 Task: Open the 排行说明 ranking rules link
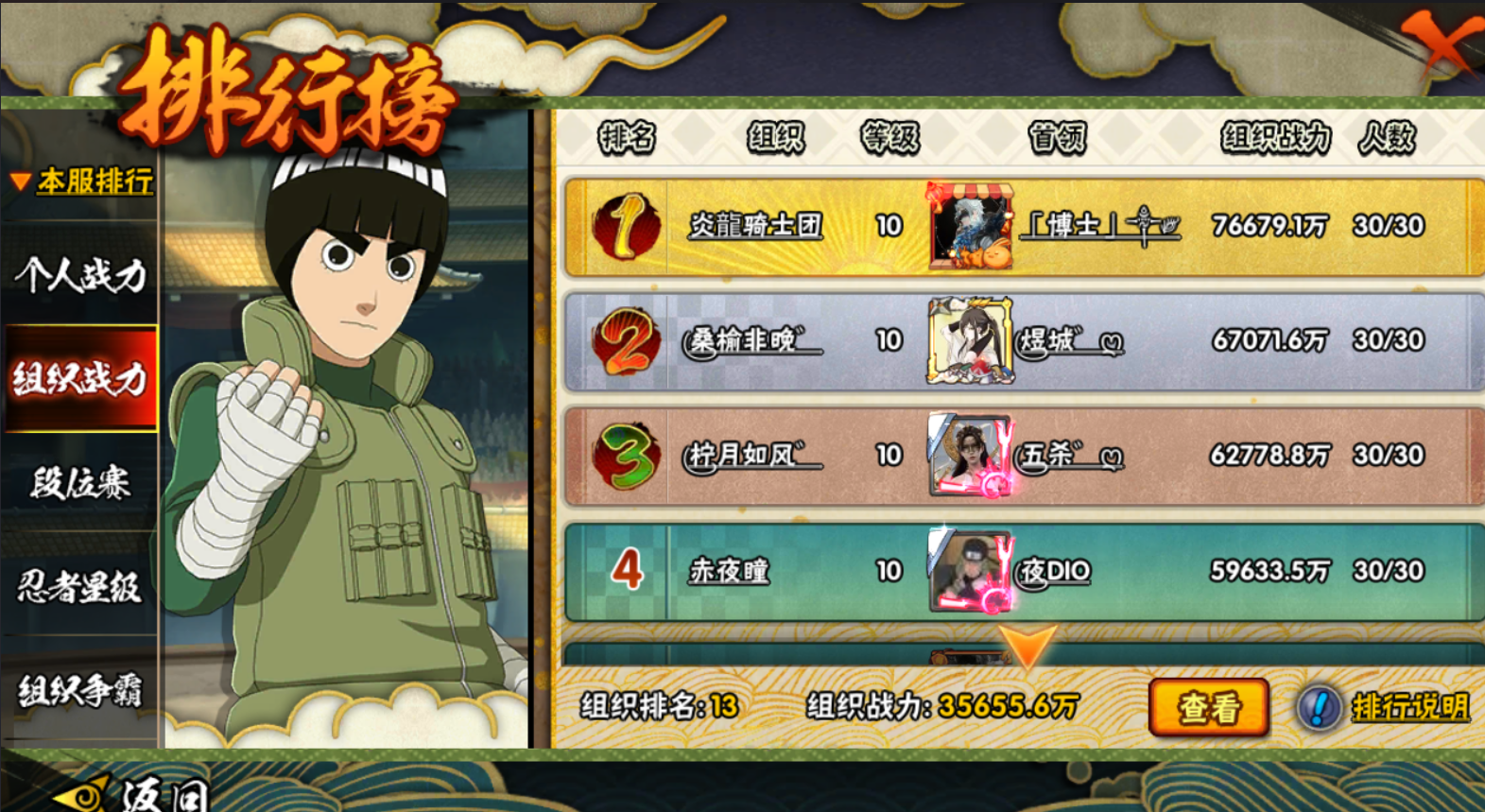tap(1410, 707)
